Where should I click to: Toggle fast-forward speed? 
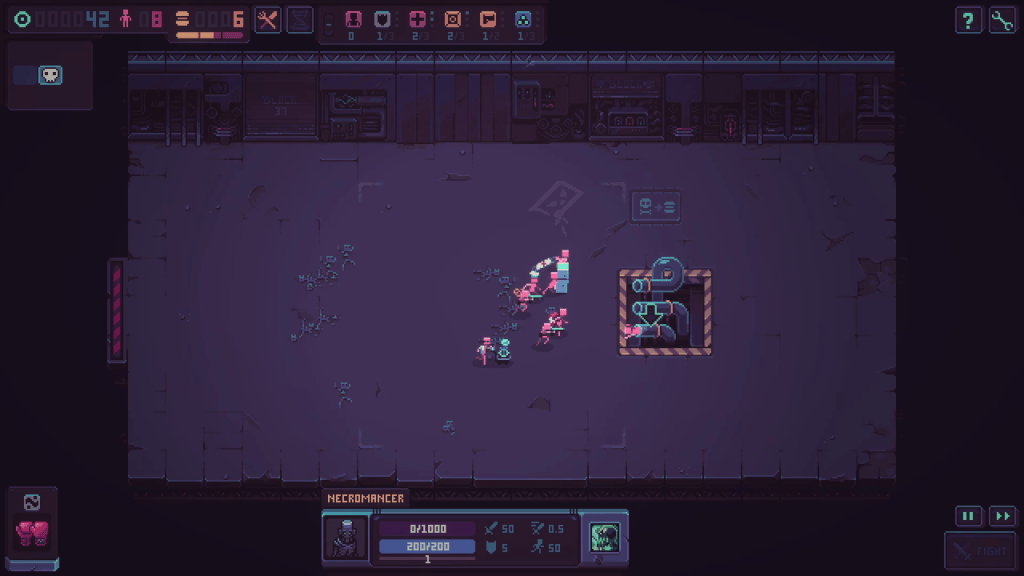(1002, 516)
